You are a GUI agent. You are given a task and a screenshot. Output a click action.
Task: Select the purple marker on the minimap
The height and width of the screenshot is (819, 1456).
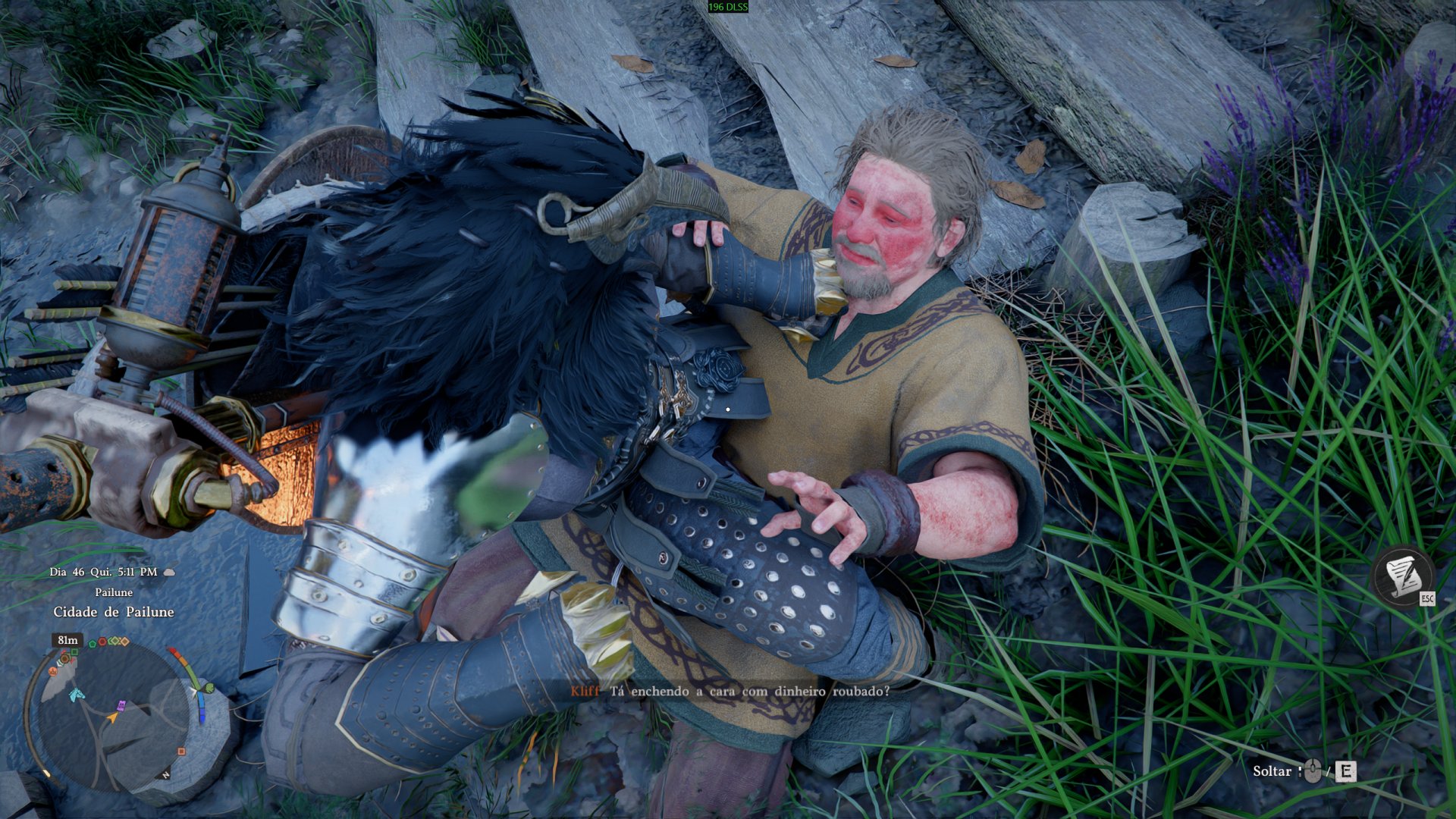120,706
